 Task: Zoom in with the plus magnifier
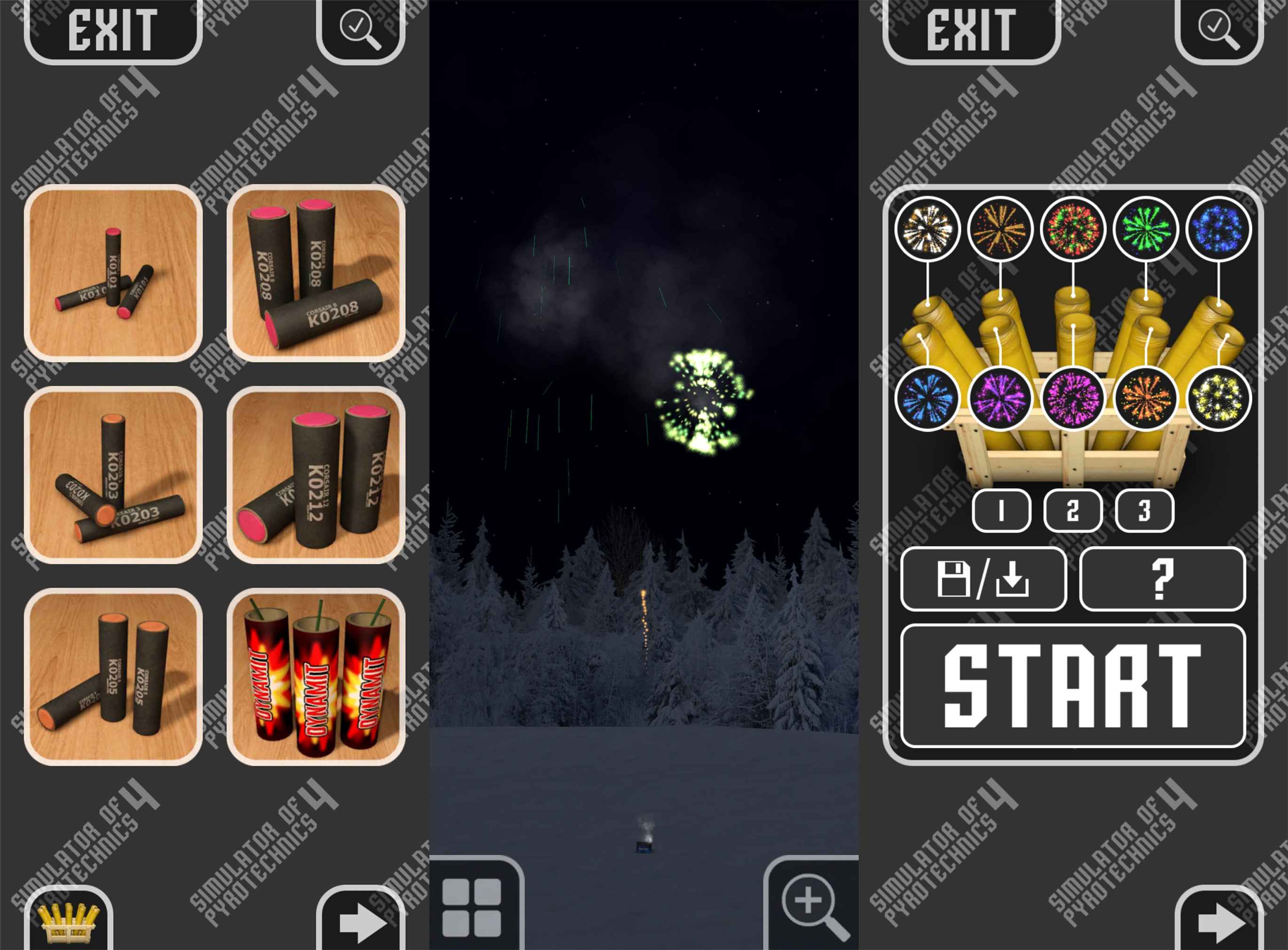pyautogui.click(x=814, y=907)
